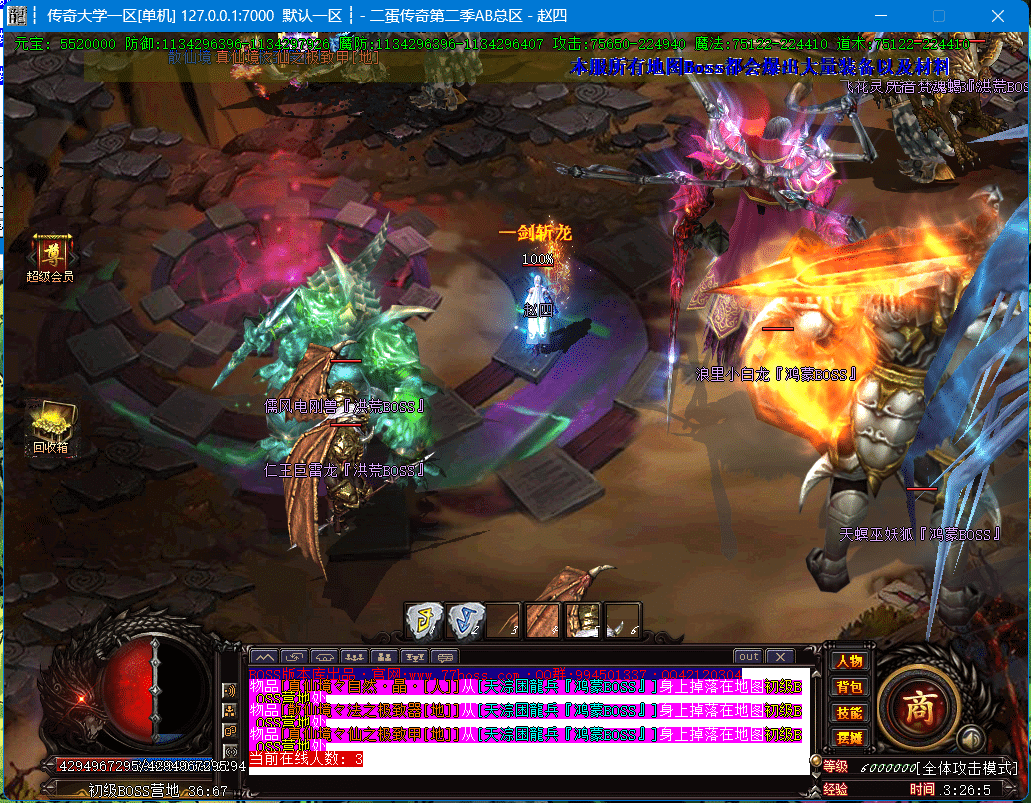The image size is (1031, 803).
Task: Select the armored figure hotbar slot
Action: [x=583, y=620]
